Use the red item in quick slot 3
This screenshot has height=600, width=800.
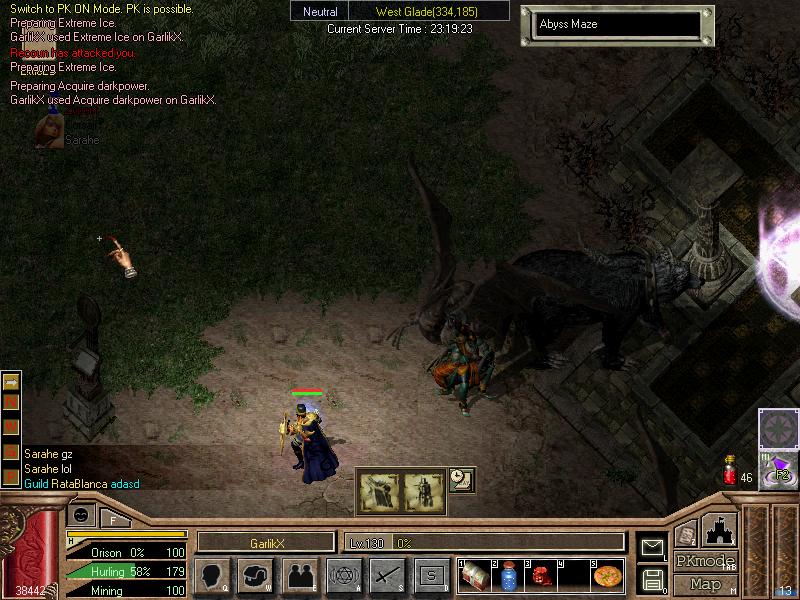[541, 576]
